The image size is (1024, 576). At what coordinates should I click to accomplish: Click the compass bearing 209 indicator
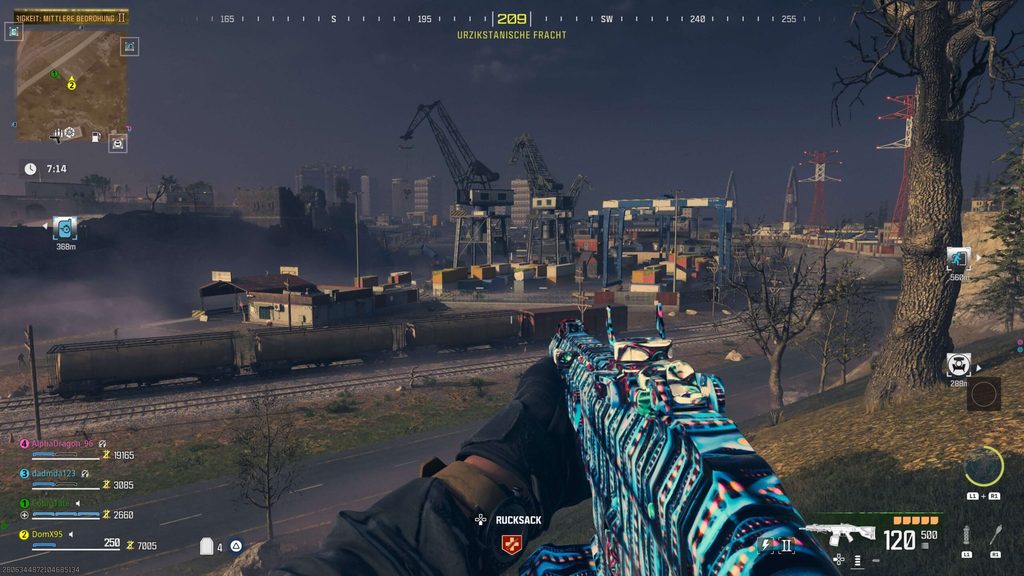tap(511, 19)
